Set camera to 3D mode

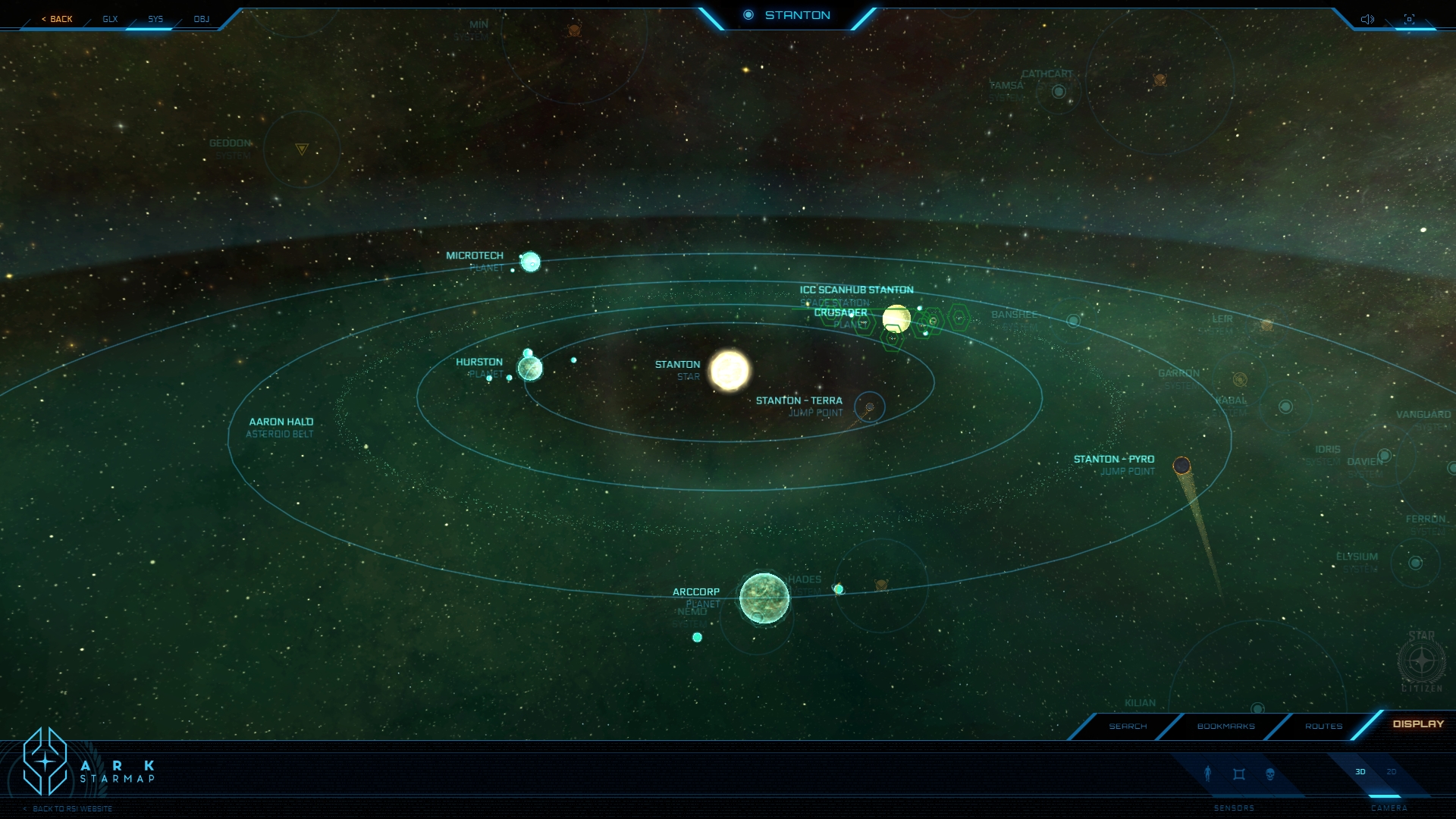1360,772
